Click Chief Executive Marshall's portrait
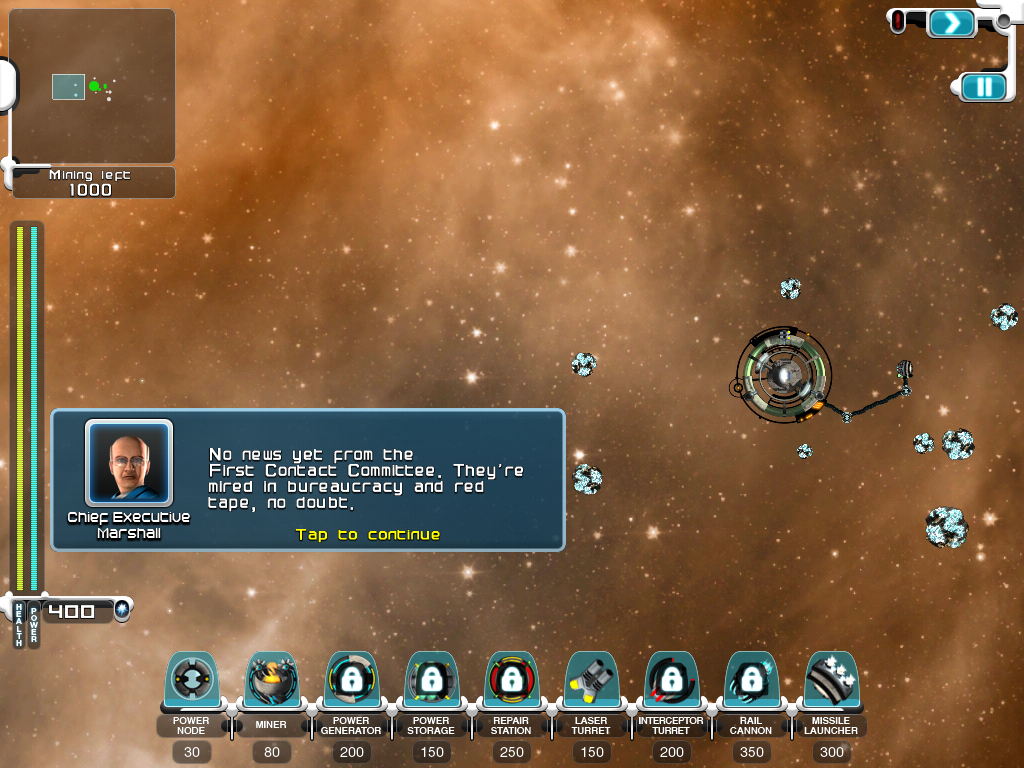This screenshot has width=1024, height=768. pyautogui.click(x=129, y=463)
